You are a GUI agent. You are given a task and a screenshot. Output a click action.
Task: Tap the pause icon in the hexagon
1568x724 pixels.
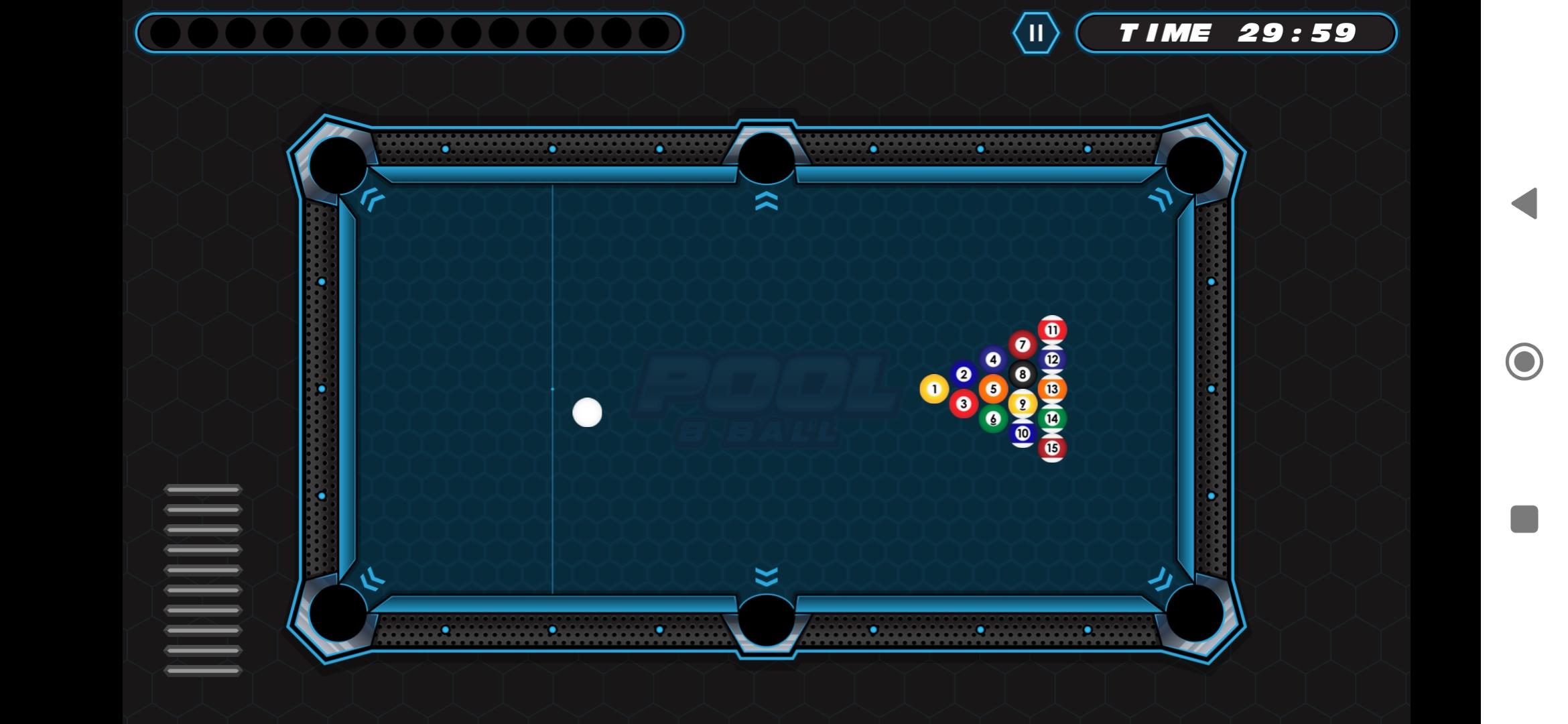pyautogui.click(x=1036, y=33)
